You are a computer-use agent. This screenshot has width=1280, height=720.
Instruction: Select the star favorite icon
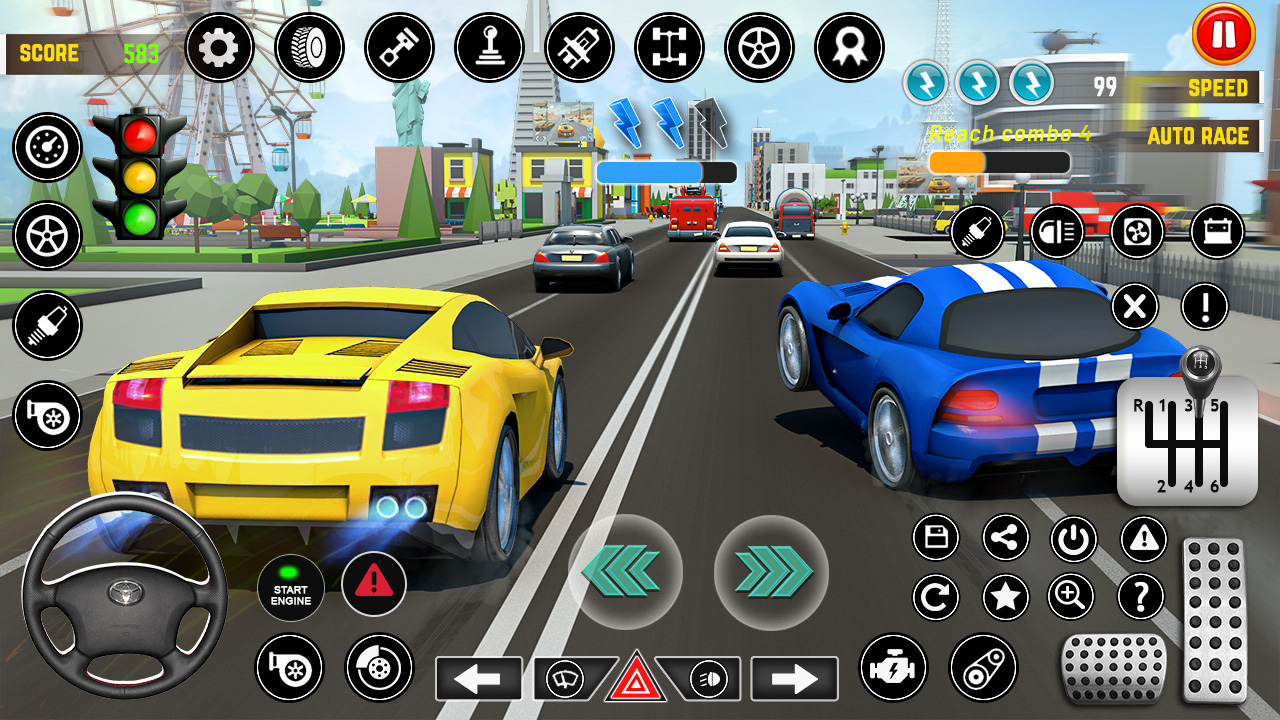pos(1005,598)
